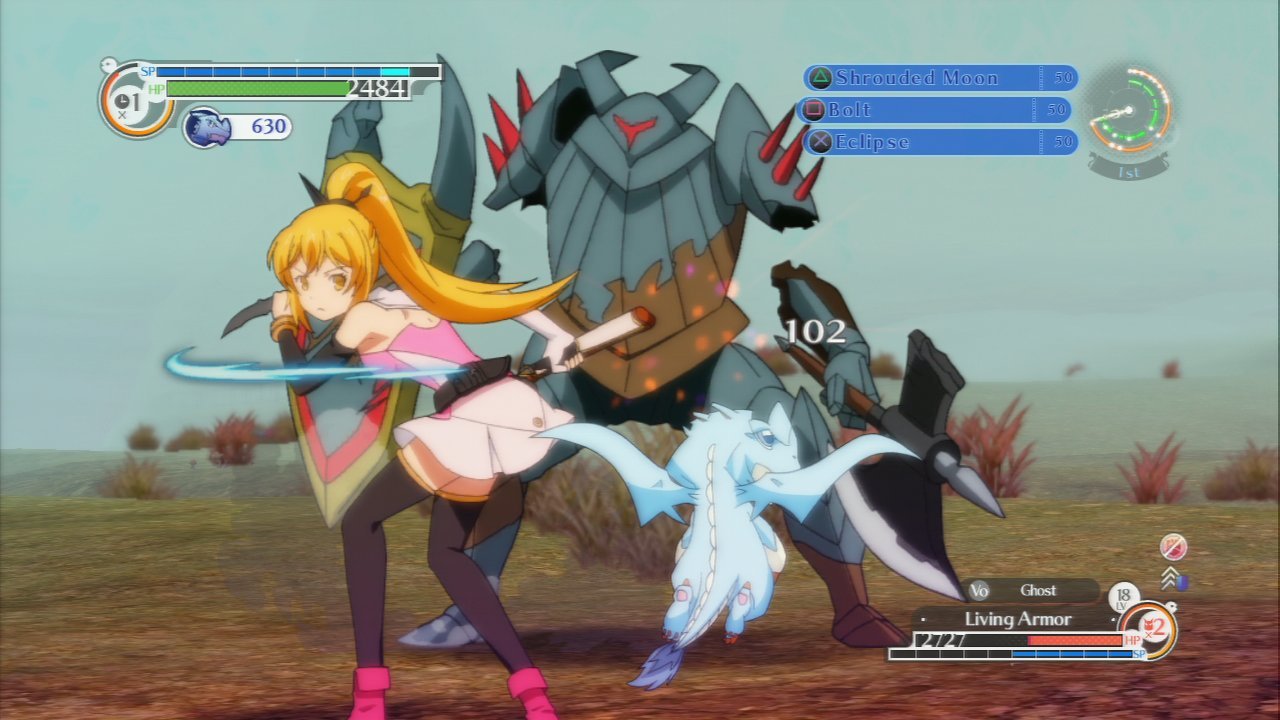Click the crossed-out red status icon
This screenshot has height=720, width=1280.
click(x=1173, y=547)
